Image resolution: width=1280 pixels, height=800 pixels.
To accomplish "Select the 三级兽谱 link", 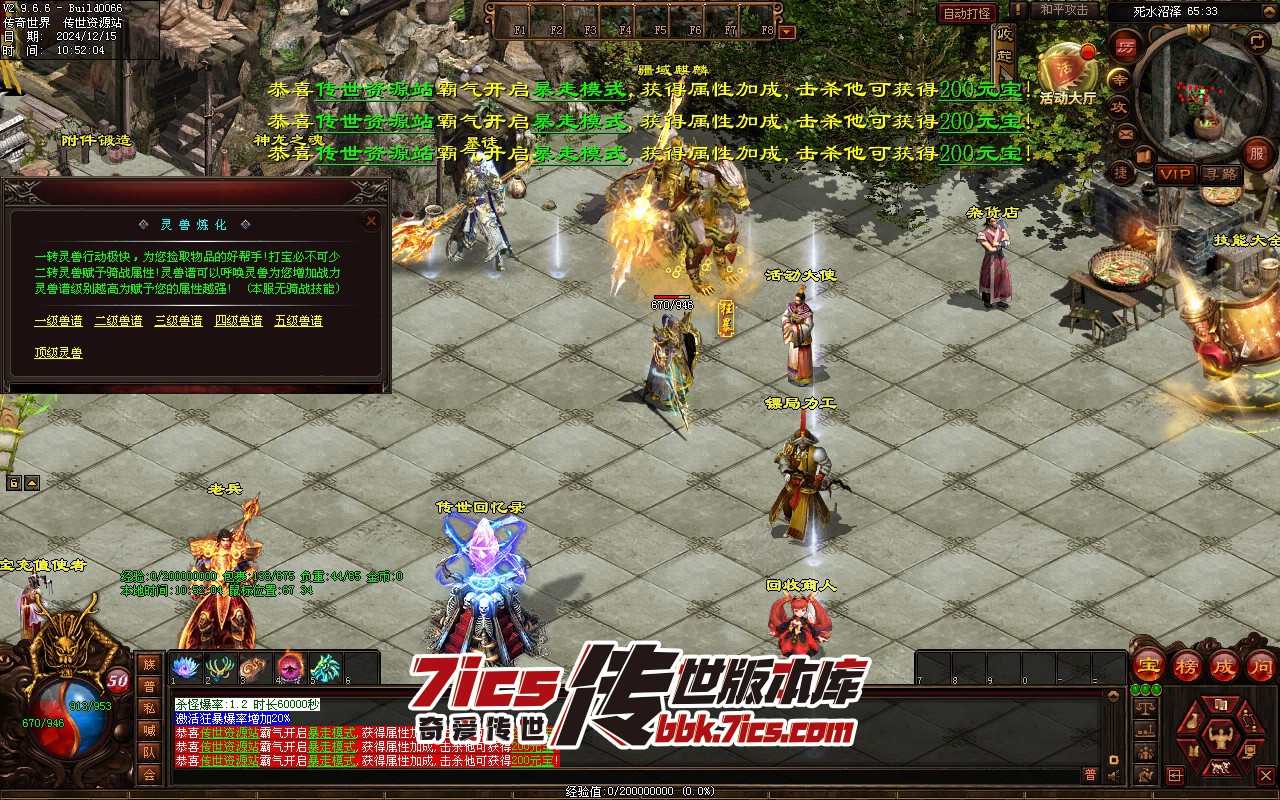I will click(179, 321).
